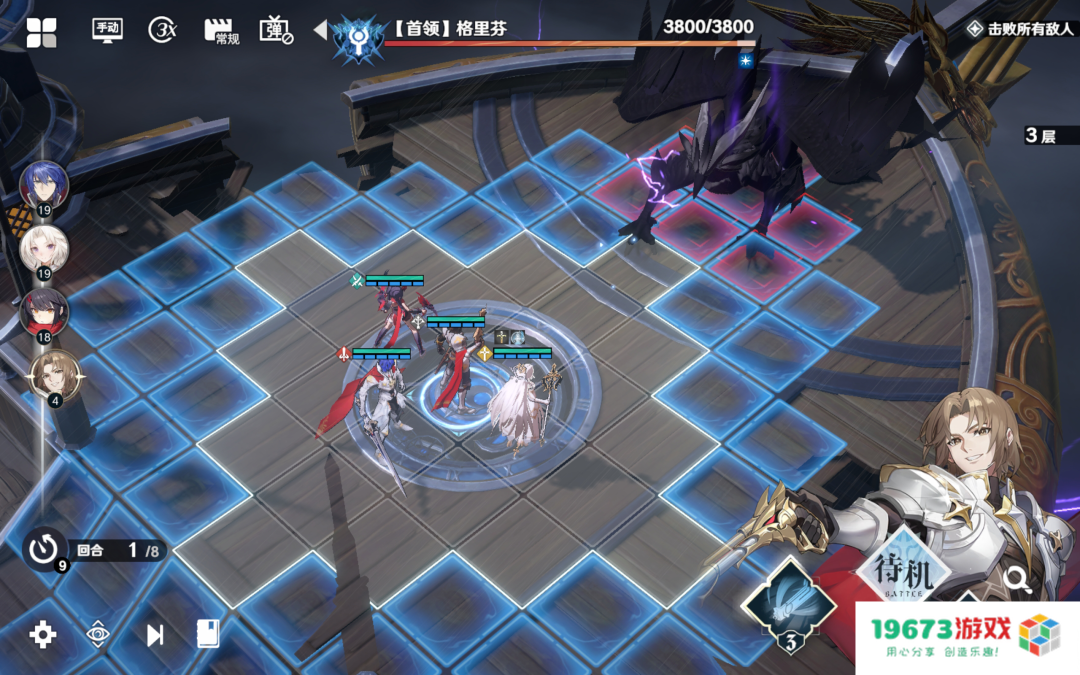
Task: Click the arrow left of the boss emblem
Action: 320,31
